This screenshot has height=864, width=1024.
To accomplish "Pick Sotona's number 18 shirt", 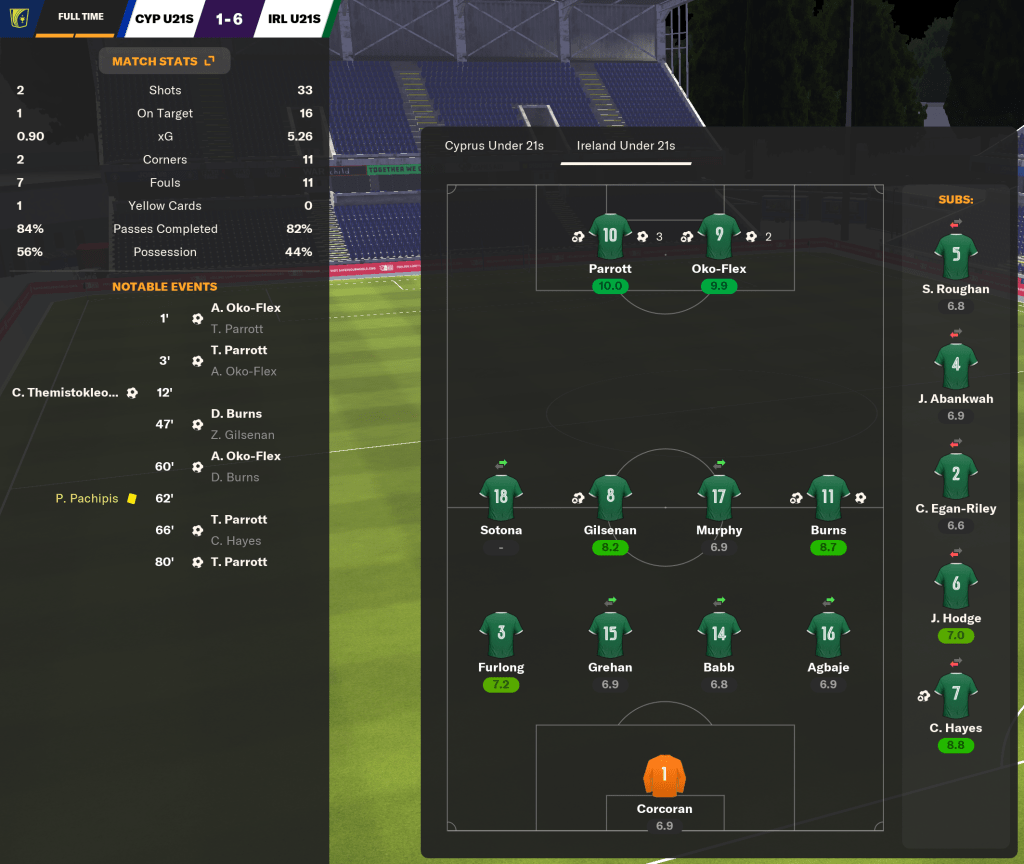I will pyautogui.click(x=501, y=497).
